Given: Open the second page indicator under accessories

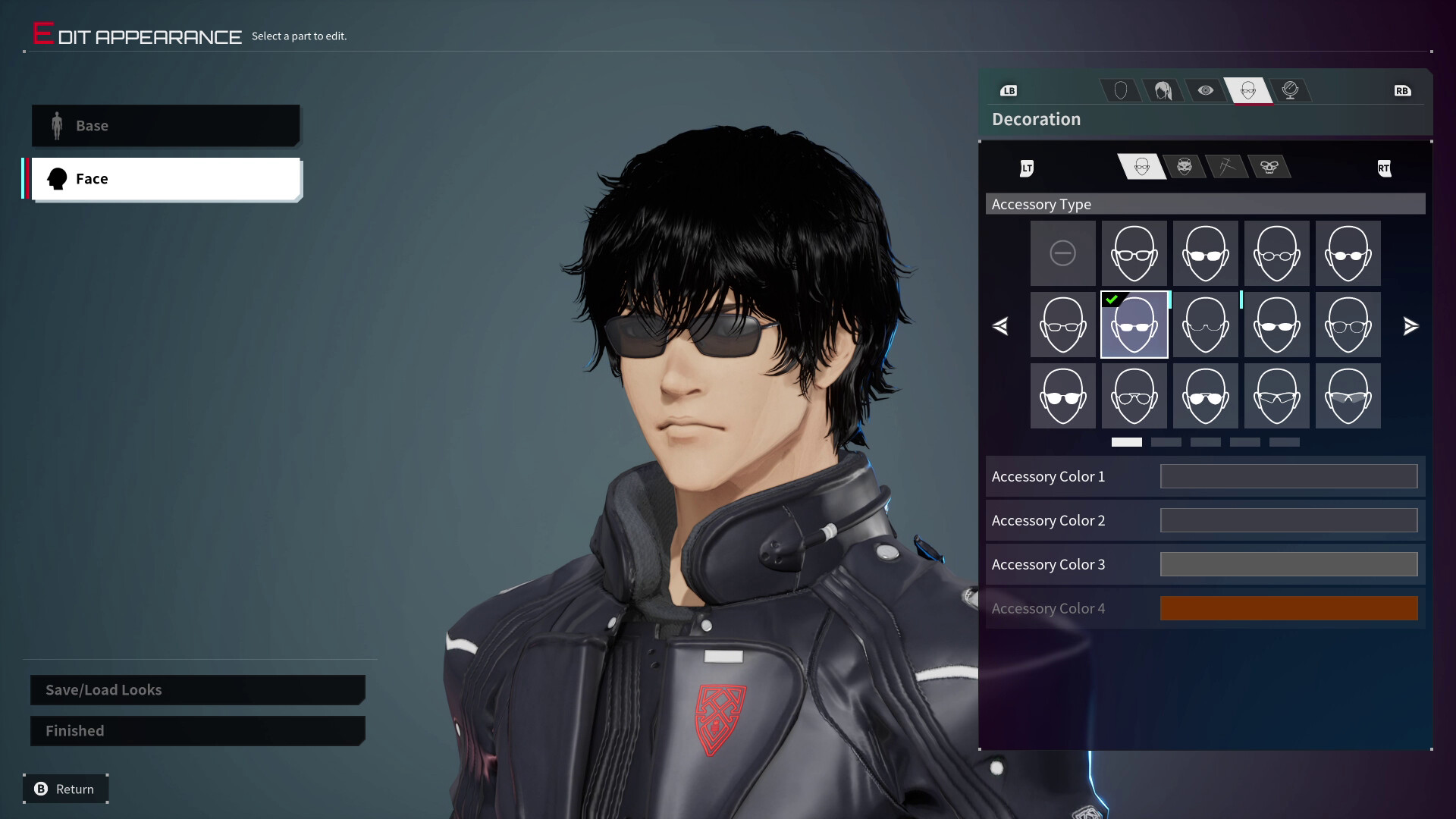Looking at the screenshot, I should pyautogui.click(x=1168, y=442).
